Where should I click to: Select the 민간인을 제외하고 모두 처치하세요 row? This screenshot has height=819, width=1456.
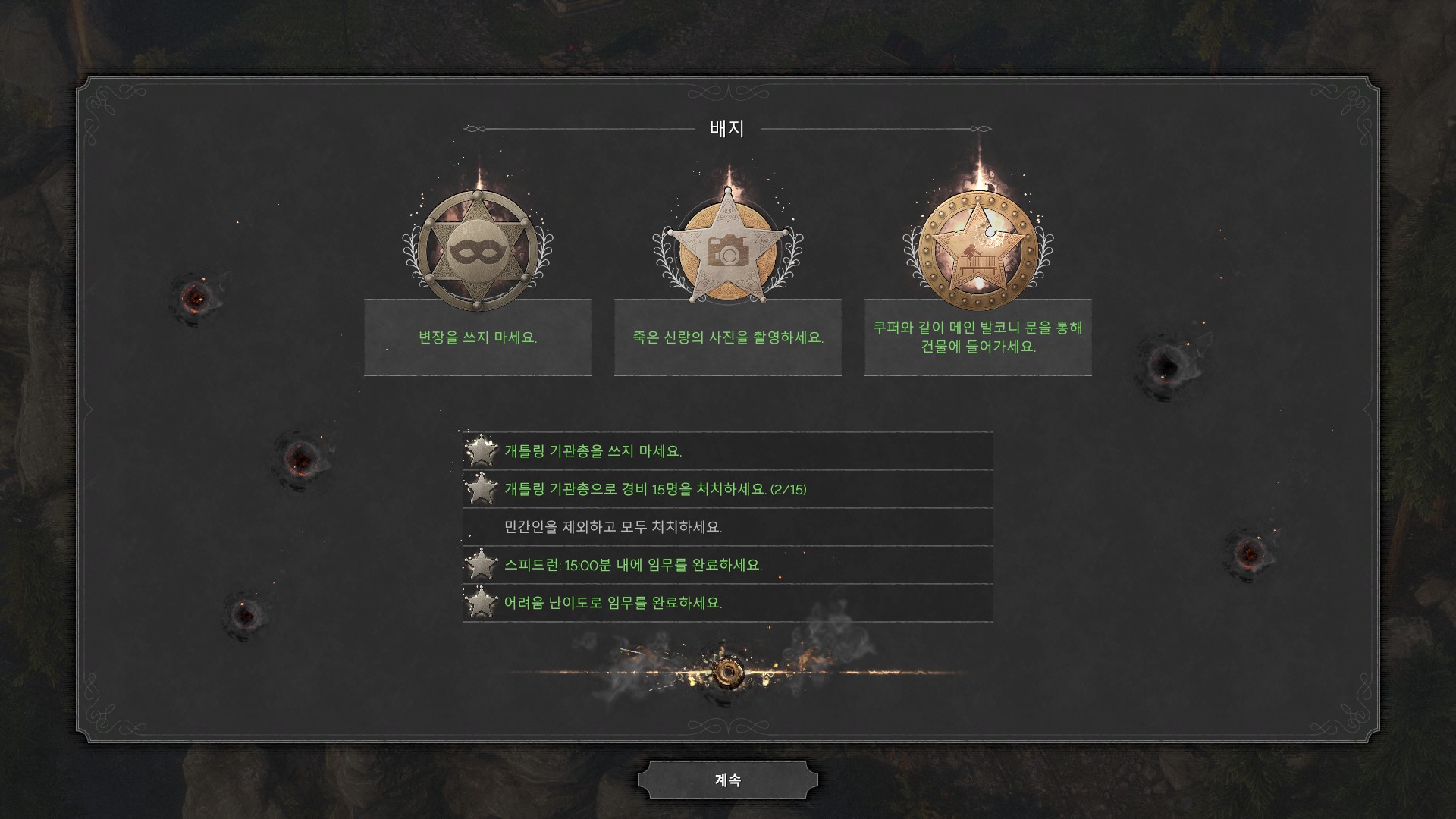click(727, 527)
